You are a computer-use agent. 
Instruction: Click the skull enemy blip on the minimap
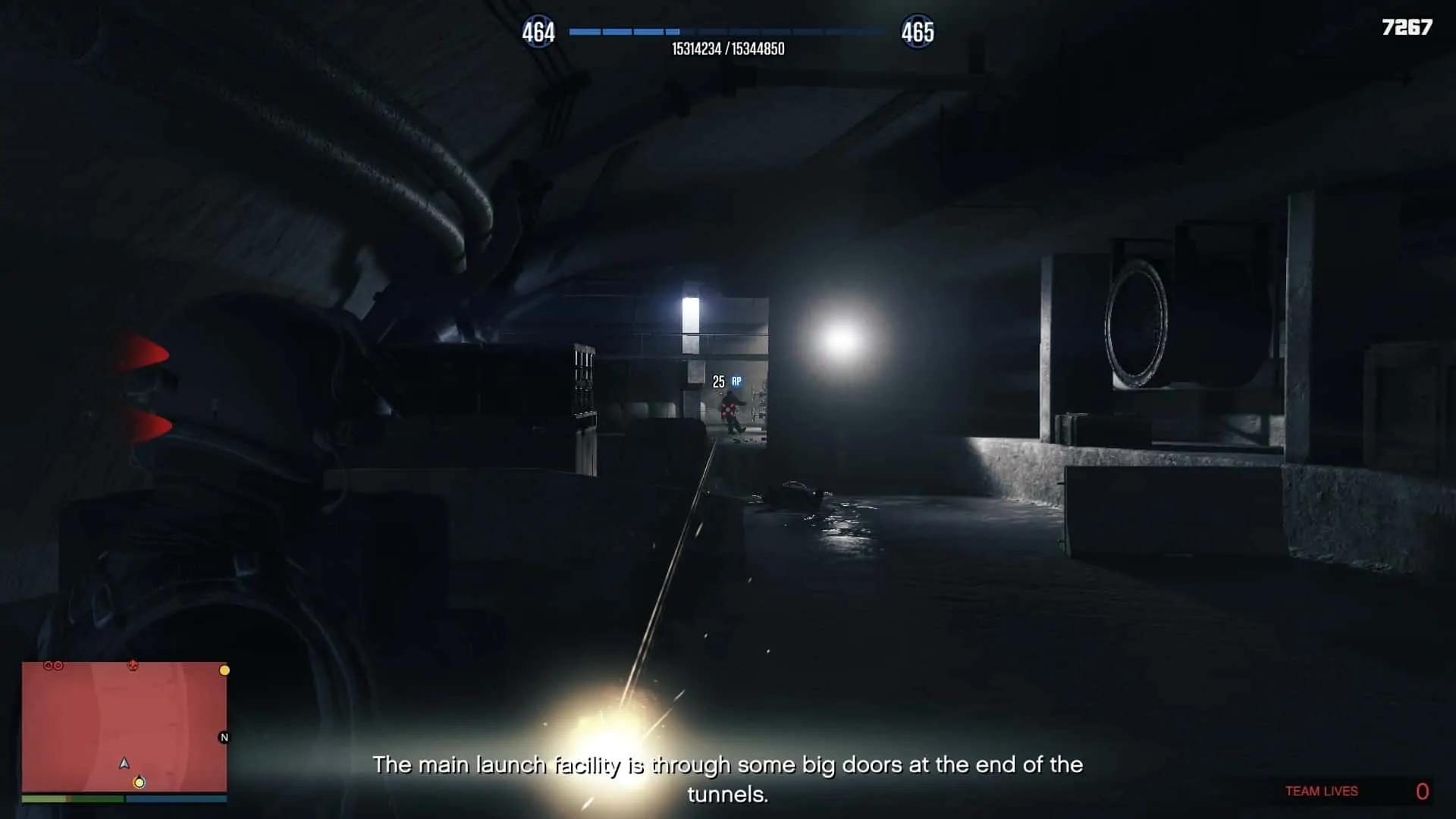[x=133, y=665]
